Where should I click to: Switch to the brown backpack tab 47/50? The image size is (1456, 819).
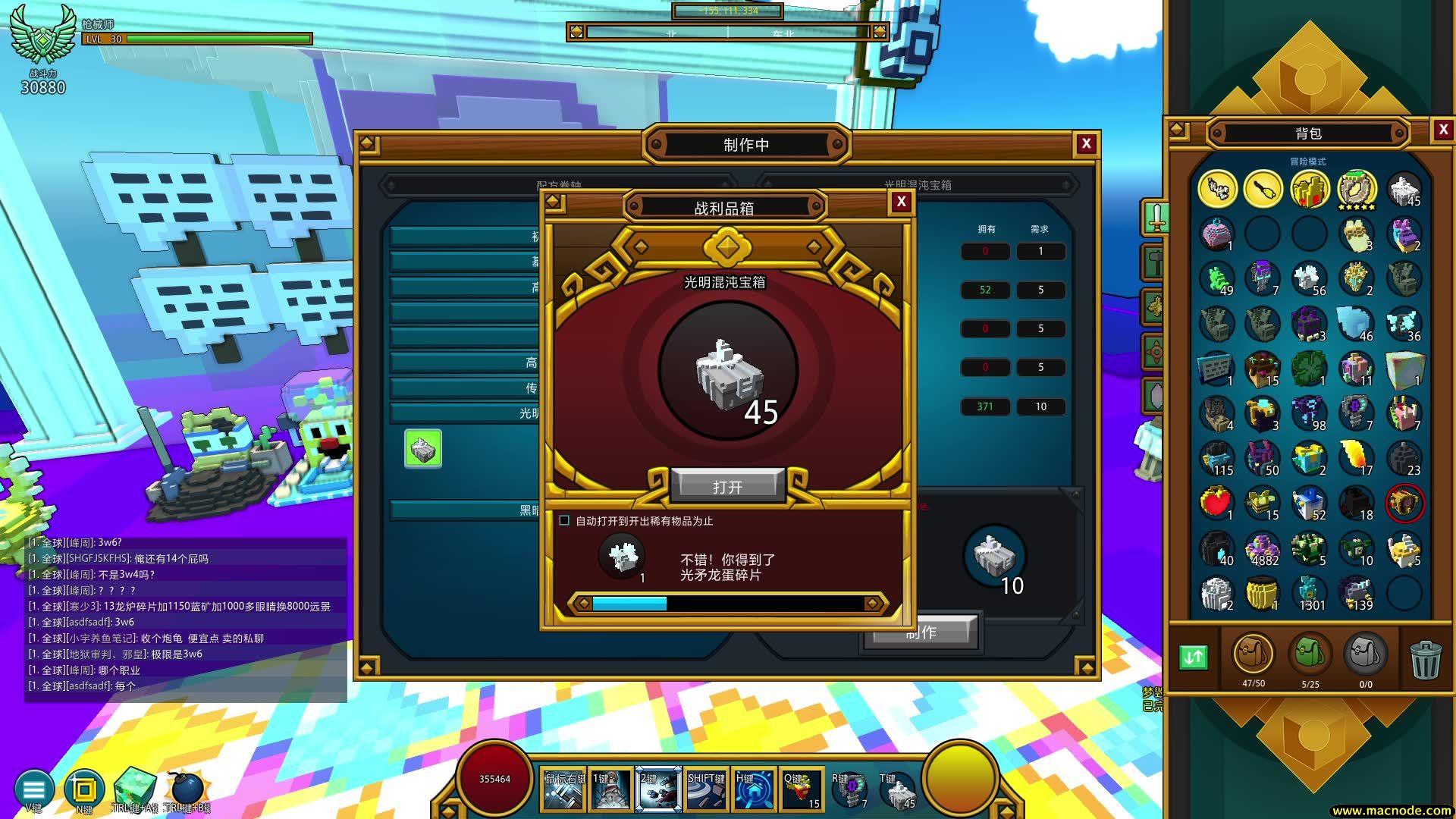(x=1253, y=654)
